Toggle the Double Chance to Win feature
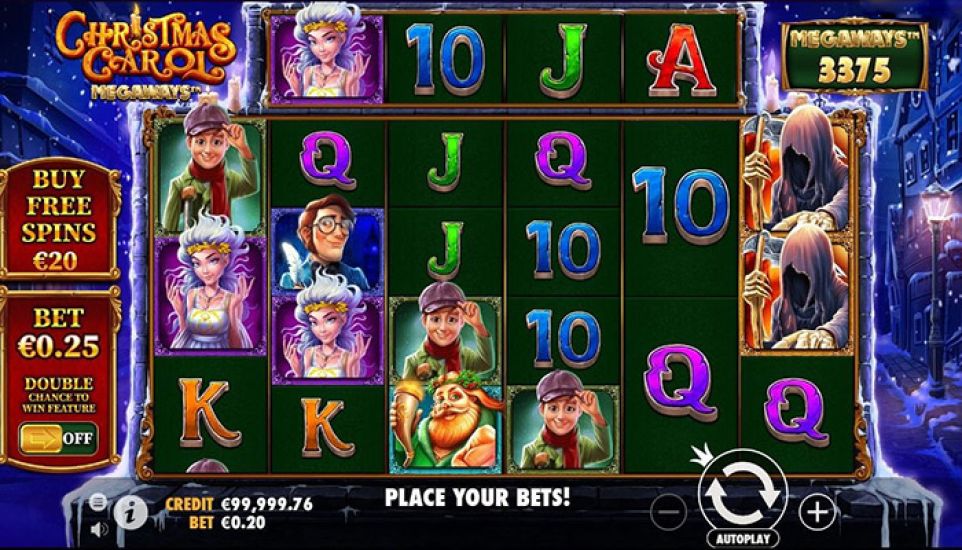The image size is (962, 550). click(58, 438)
